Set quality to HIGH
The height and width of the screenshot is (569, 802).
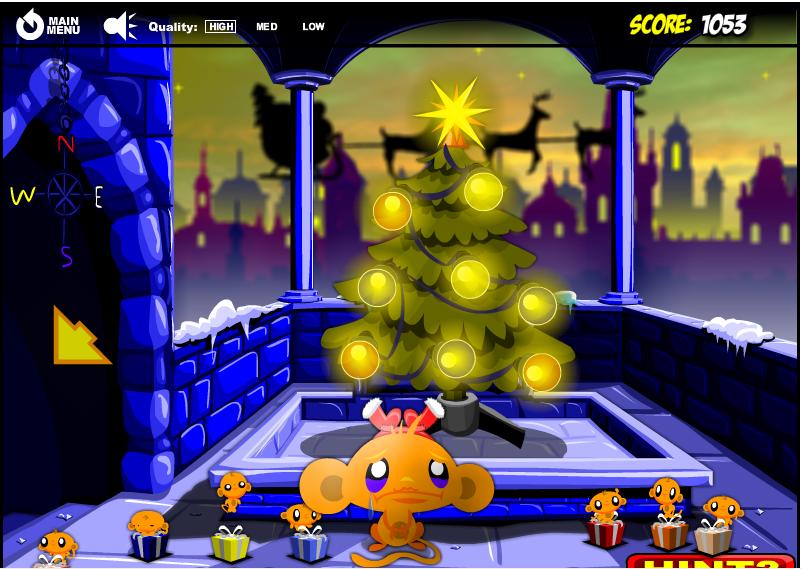pos(220,27)
